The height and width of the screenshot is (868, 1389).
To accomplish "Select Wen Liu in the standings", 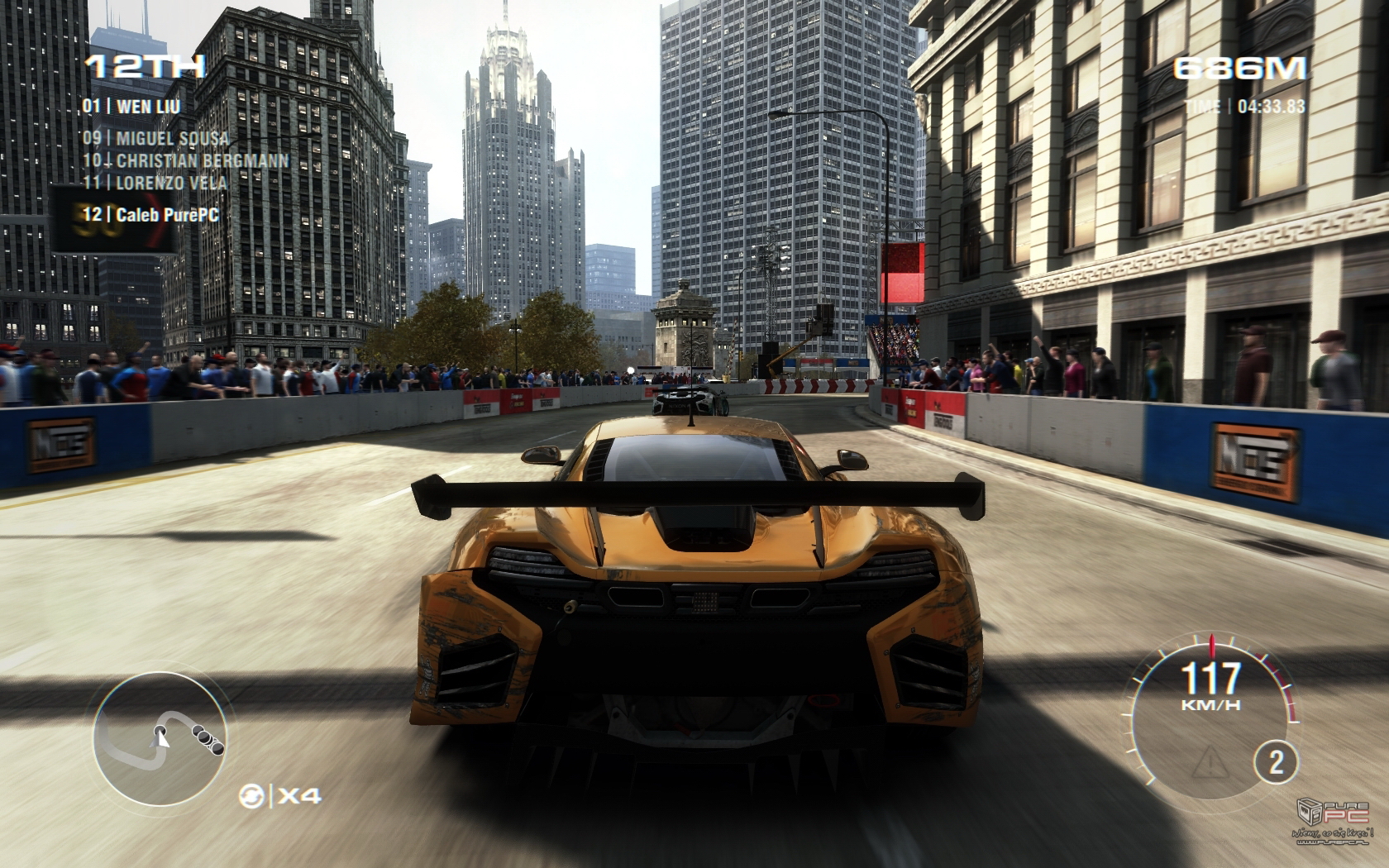I will coord(131,106).
